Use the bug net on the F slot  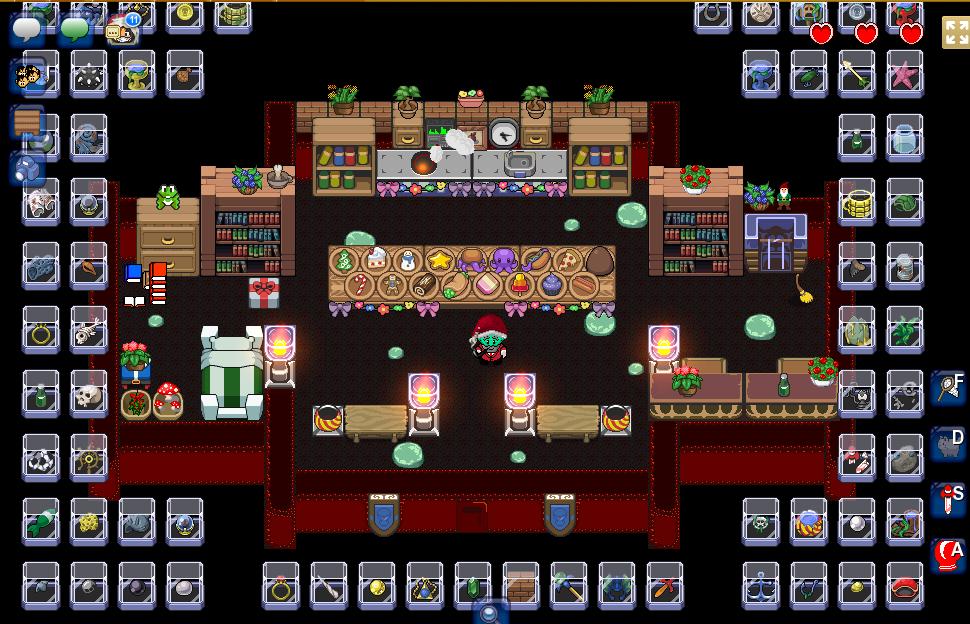(x=947, y=387)
